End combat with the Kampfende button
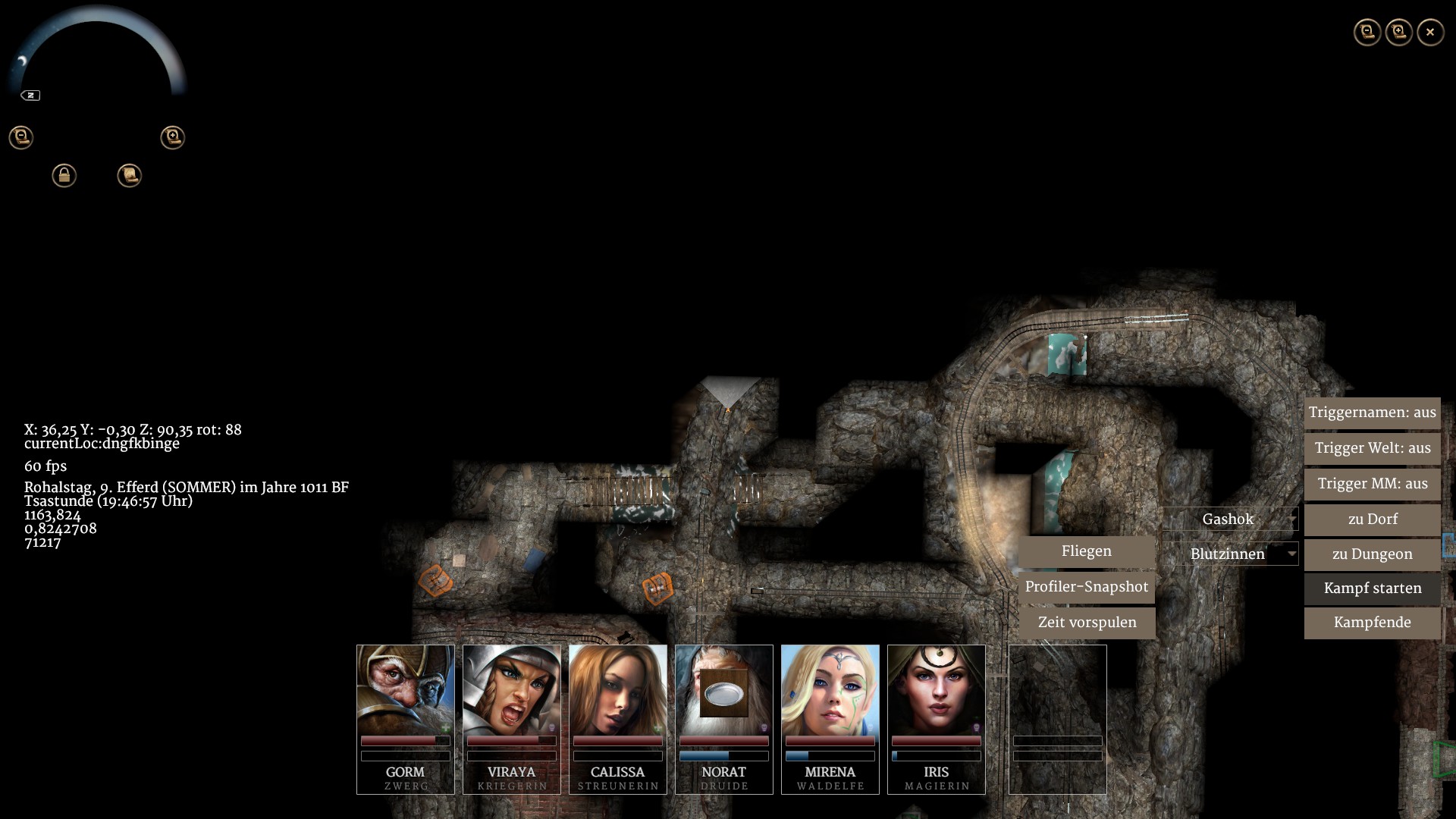Screen dimensions: 1456x819 1372,623
